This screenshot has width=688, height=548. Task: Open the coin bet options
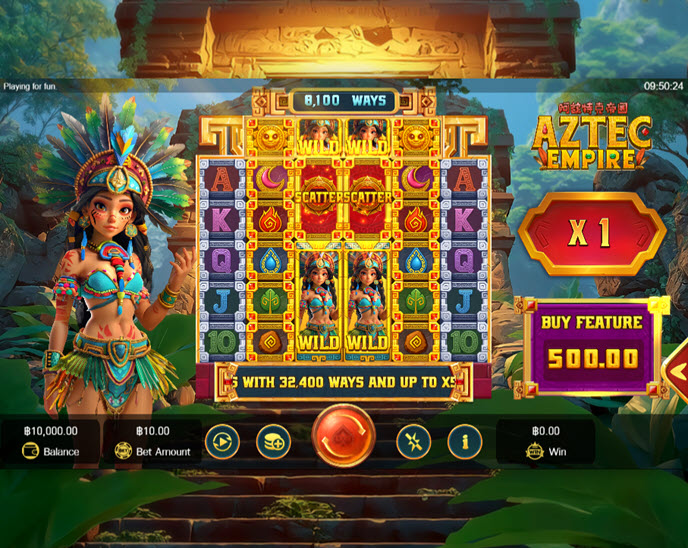[273, 440]
